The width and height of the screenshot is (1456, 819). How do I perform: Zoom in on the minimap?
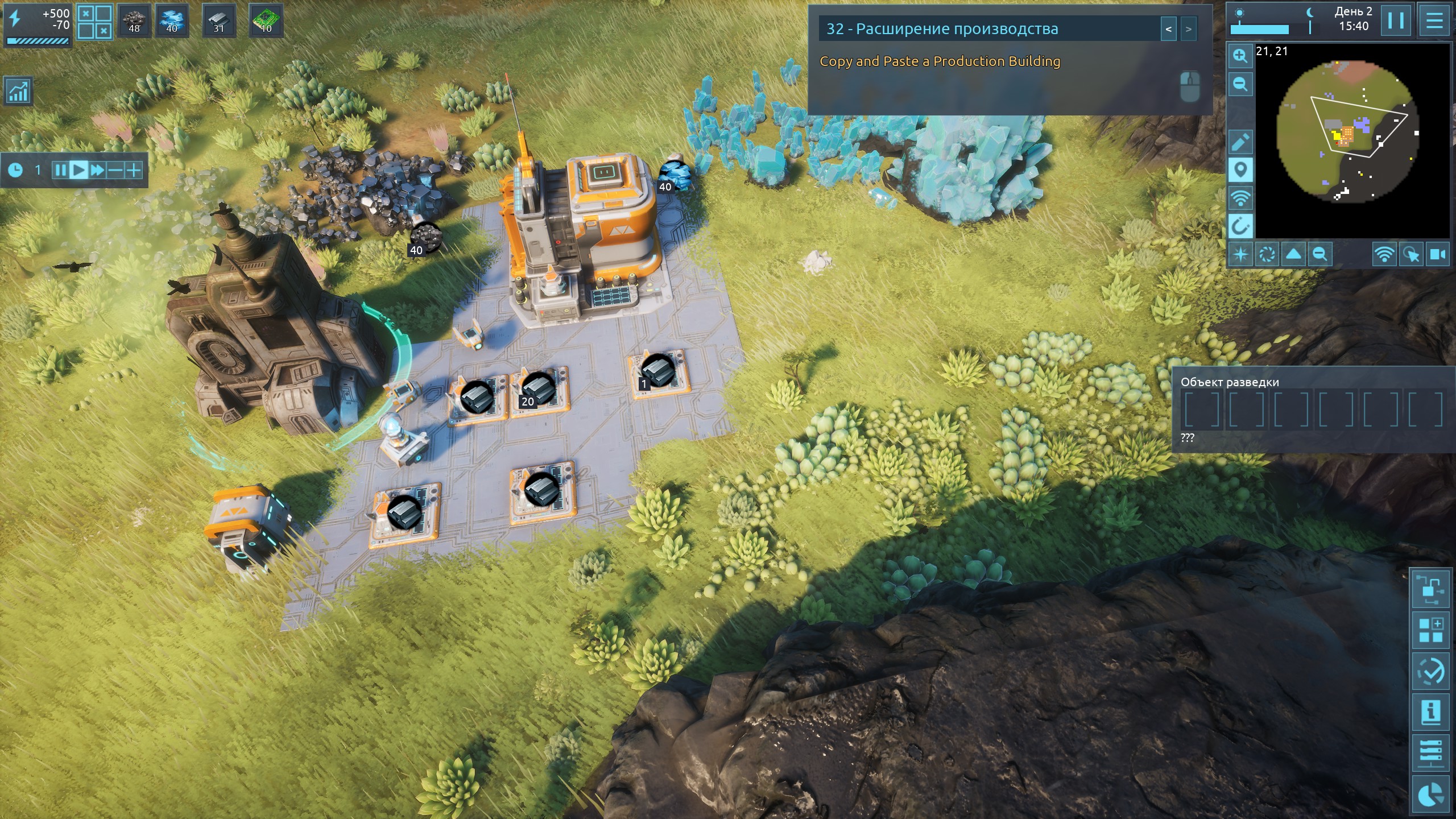[x=1240, y=56]
